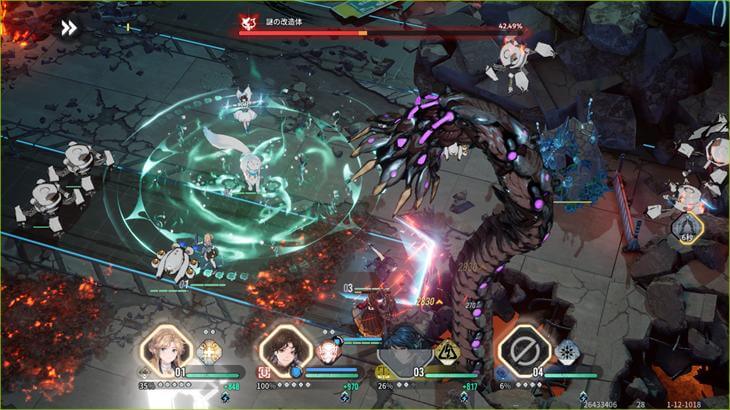Activate the white-haired mask skill beside portrait 02
The image size is (730, 410).
pyautogui.click(x=327, y=352)
